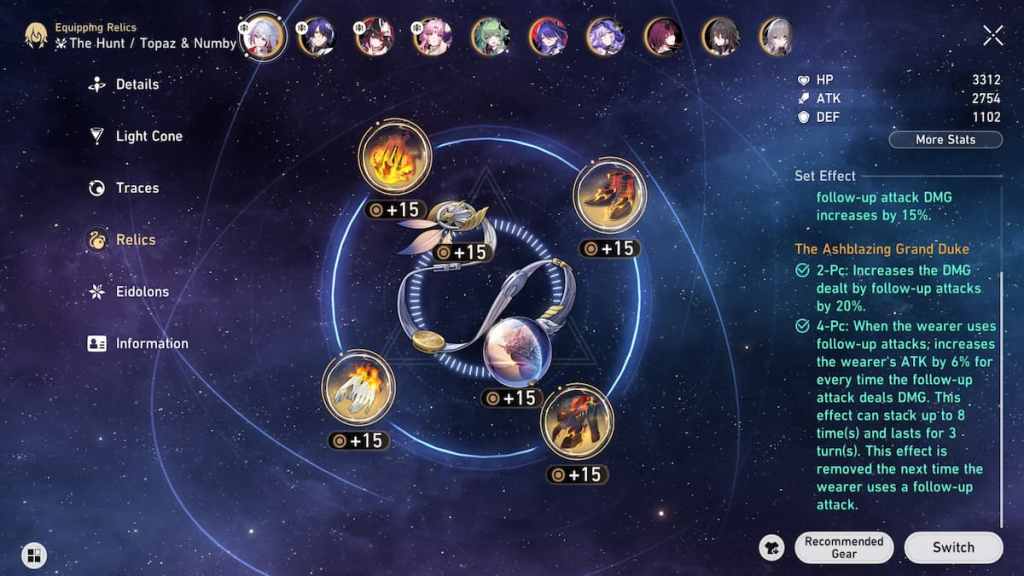The height and width of the screenshot is (576, 1024).
Task: Click the Switch button
Action: [x=953, y=547]
